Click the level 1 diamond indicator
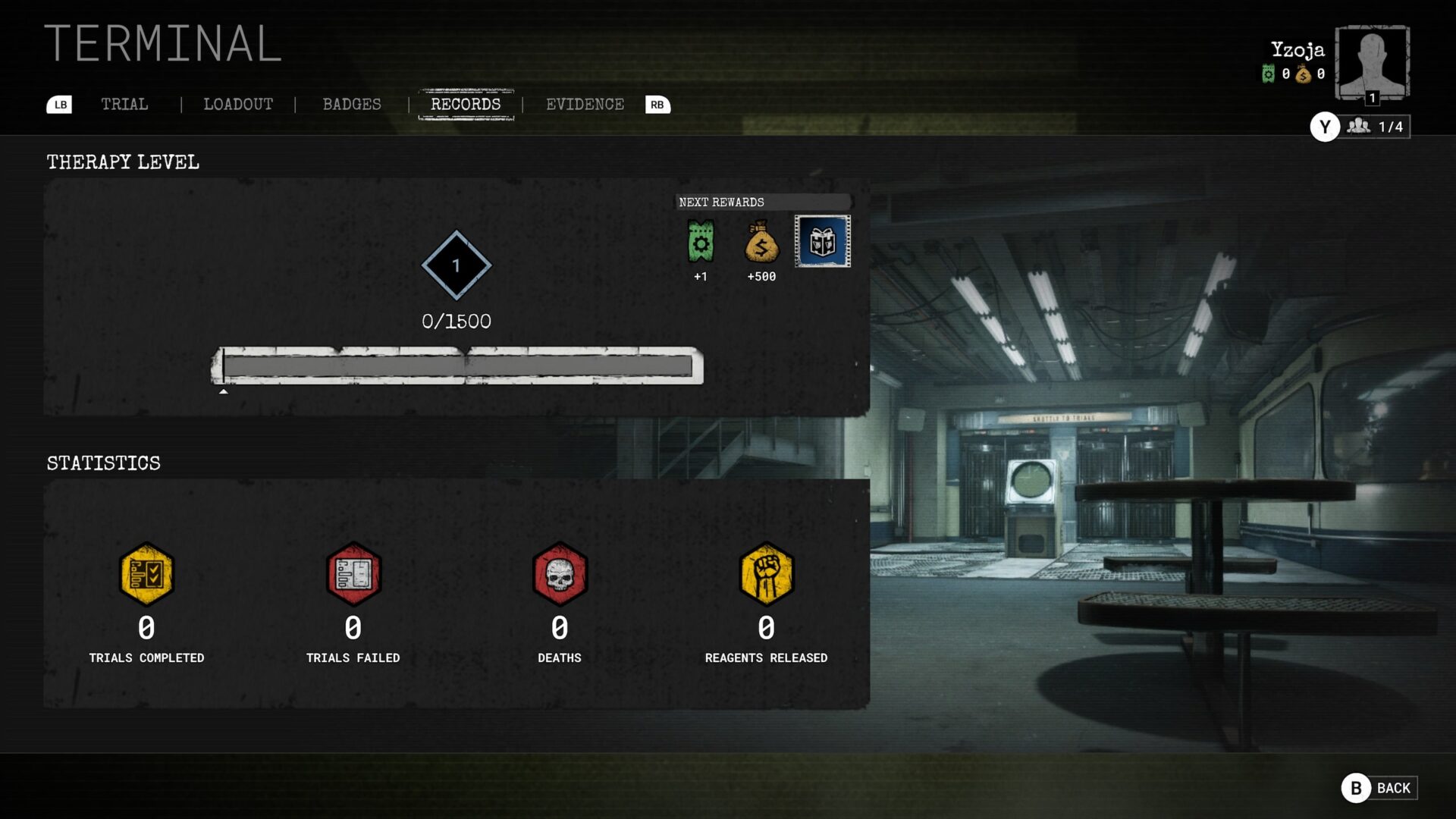The width and height of the screenshot is (1456, 819). pos(455,266)
